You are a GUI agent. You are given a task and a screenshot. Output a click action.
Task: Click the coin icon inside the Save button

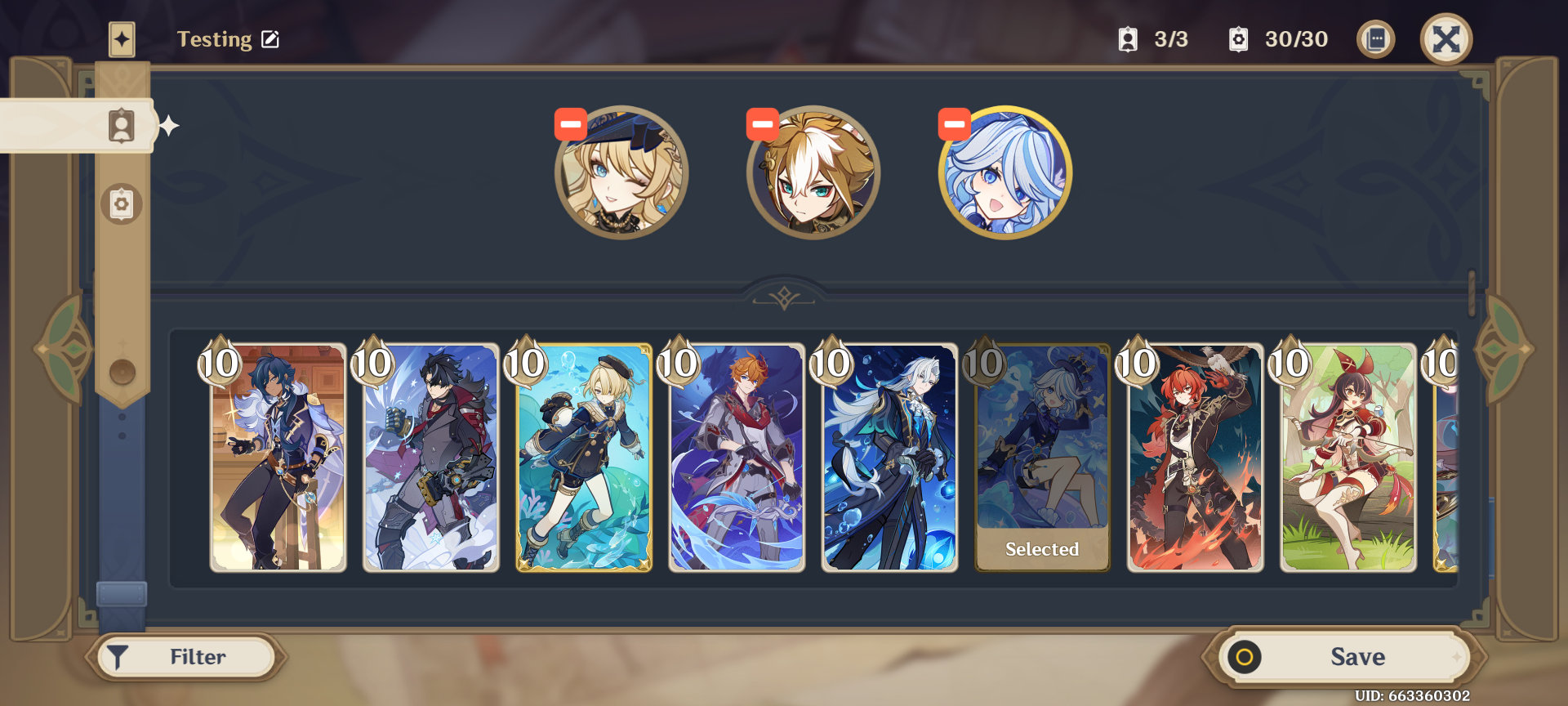click(x=1245, y=656)
